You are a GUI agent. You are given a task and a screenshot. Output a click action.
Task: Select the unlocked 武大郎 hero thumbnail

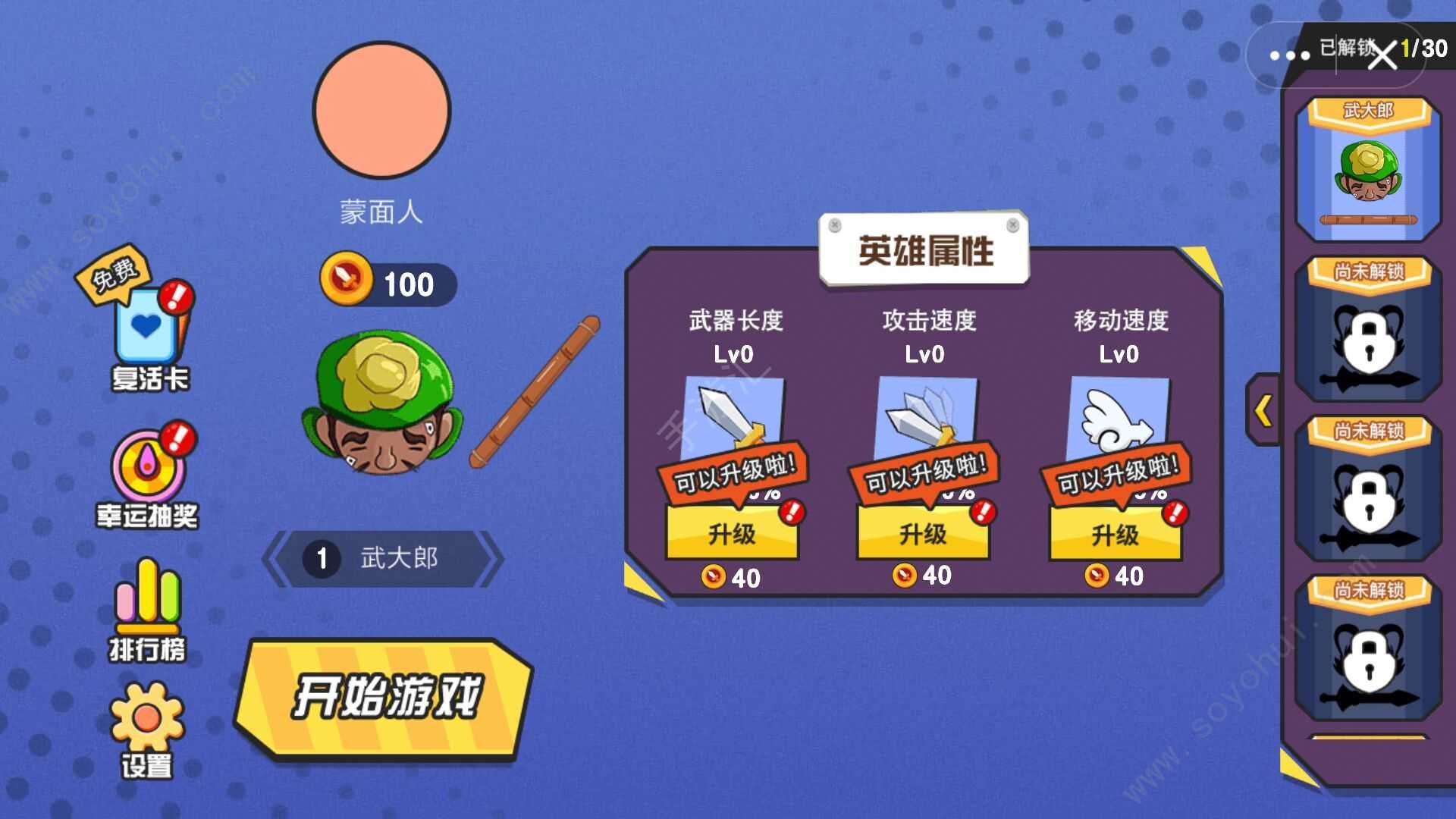coord(1370,171)
